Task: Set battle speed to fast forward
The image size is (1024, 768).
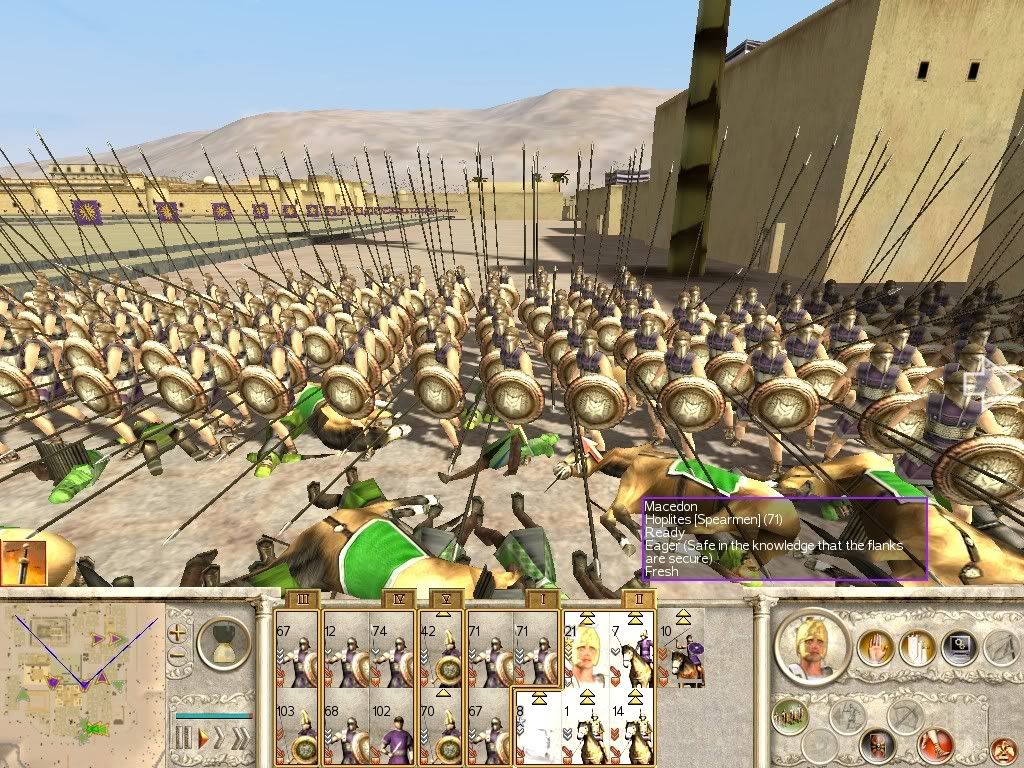Action: tap(222, 738)
